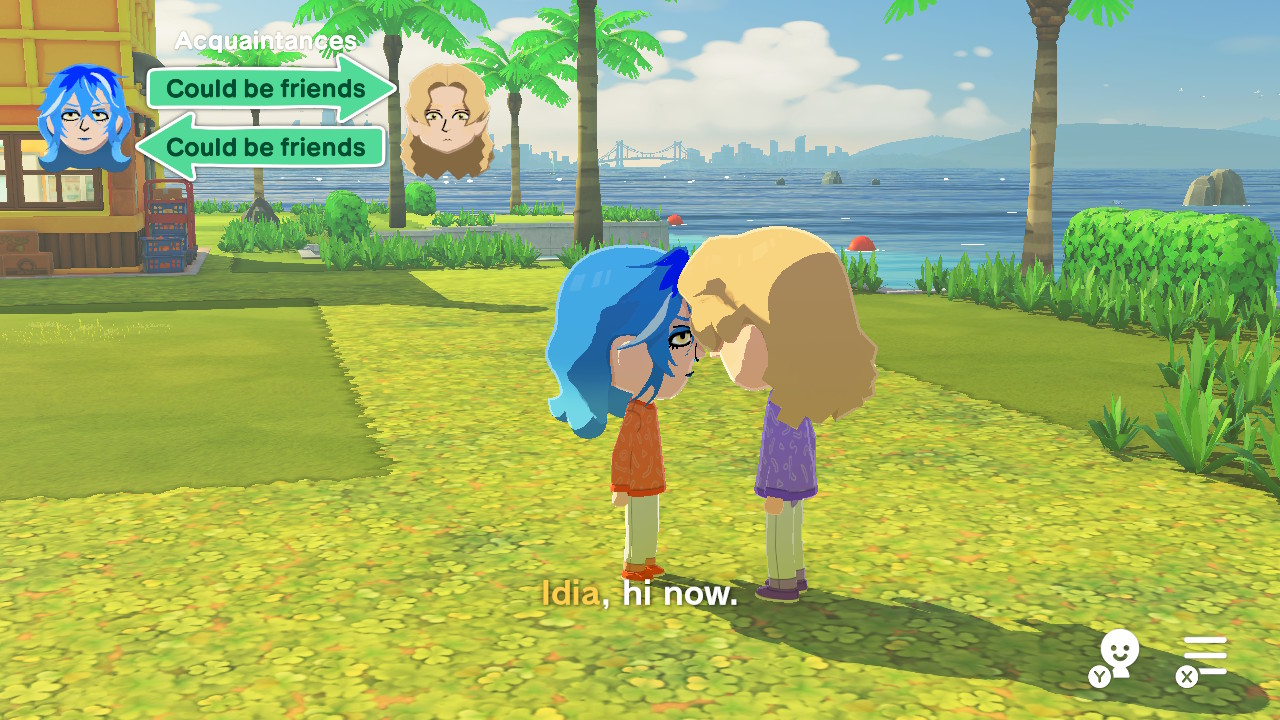The height and width of the screenshot is (720, 1280).
Task: Select the blonde-haired Mii portrait
Action: (446, 120)
